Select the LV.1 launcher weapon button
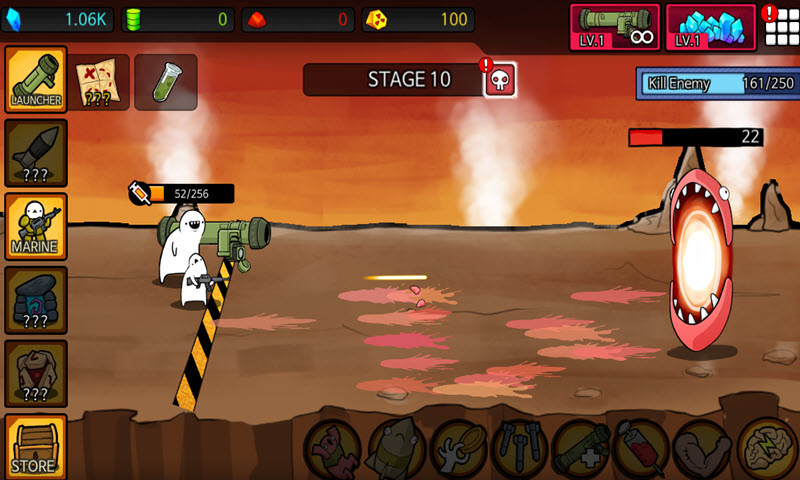Viewport: 800px width, 480px height. pyautogui.click(x=615, y=26)
